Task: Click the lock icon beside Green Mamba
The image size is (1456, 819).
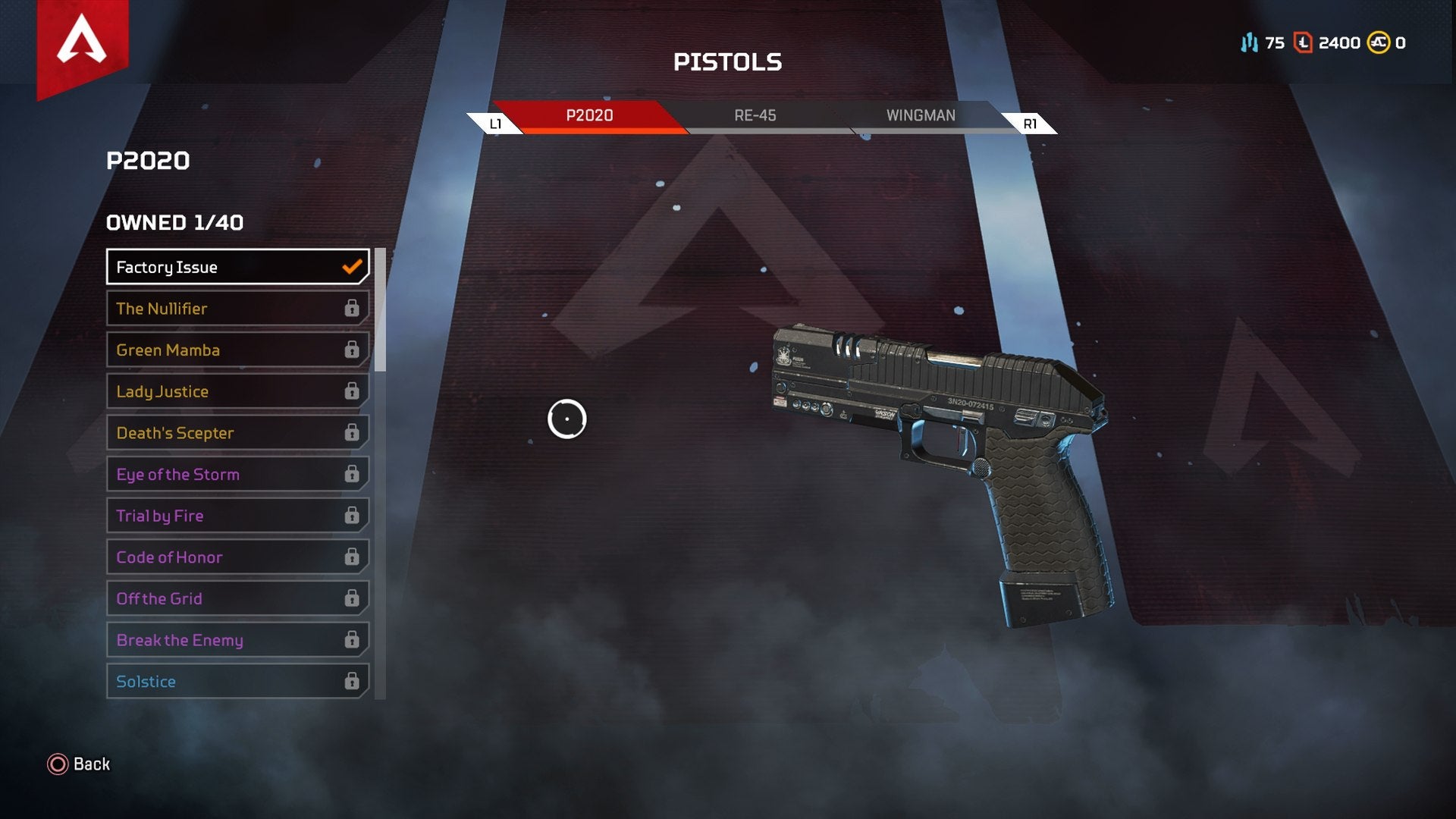Action: point(351,350)
